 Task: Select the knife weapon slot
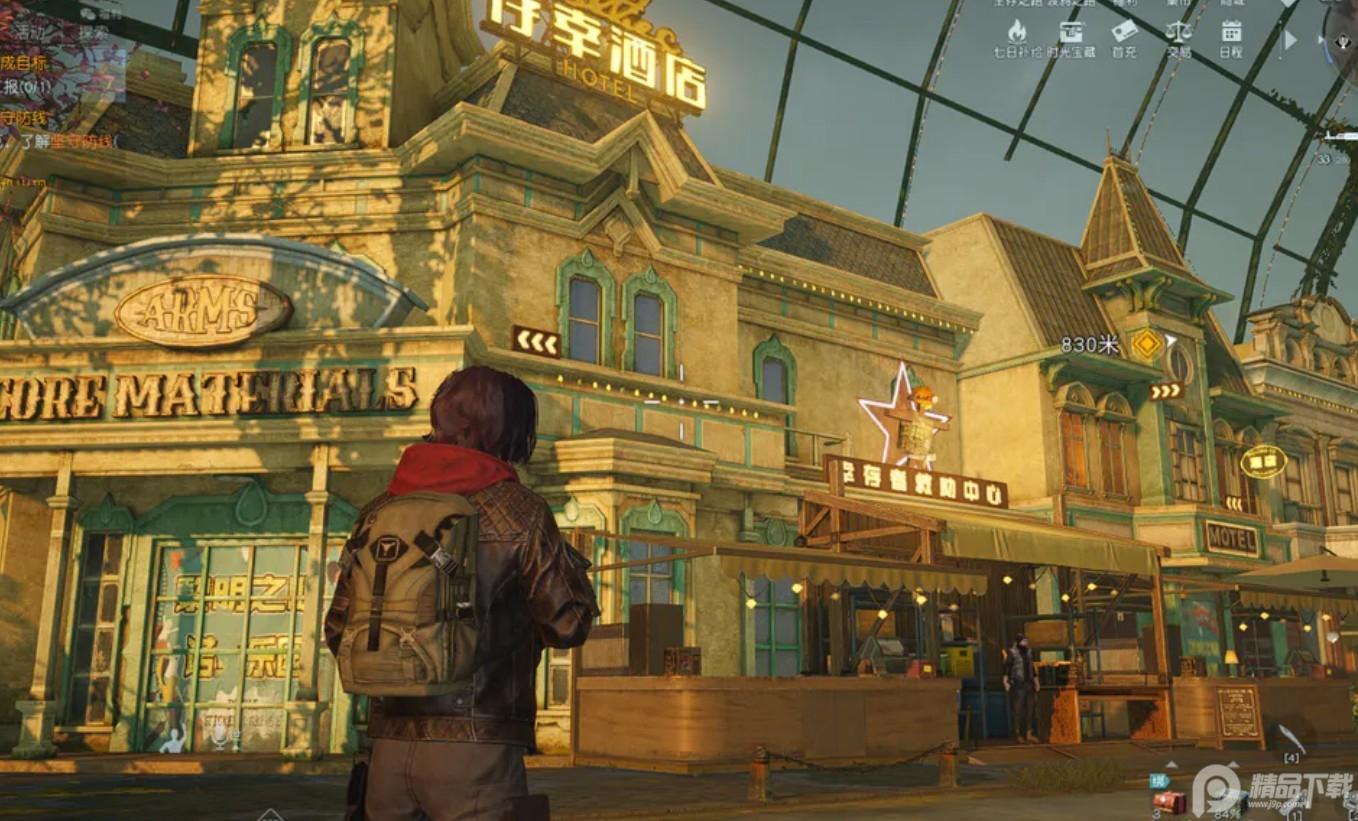click(1291, 740)
